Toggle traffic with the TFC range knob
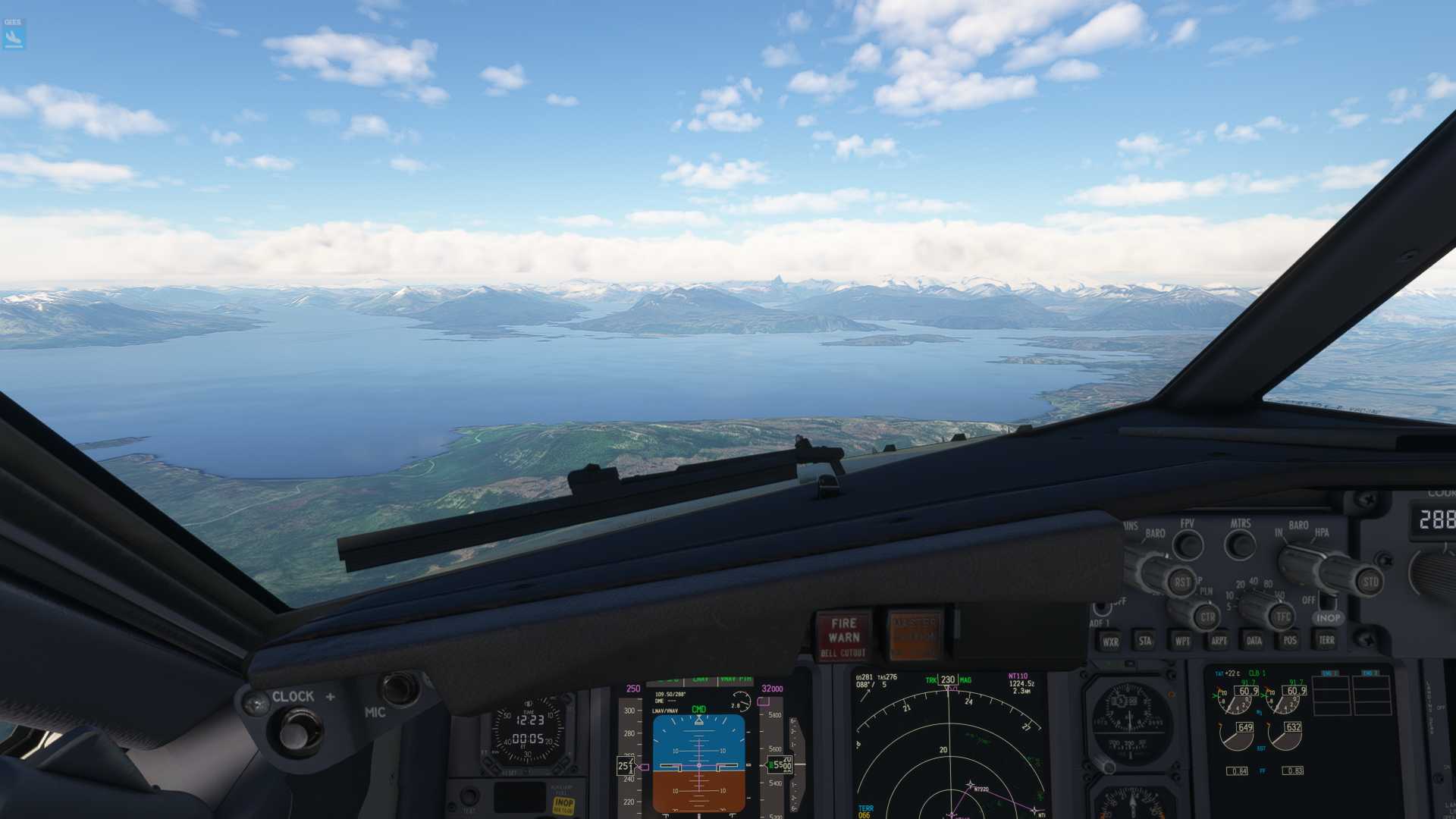The image size is (1456, 819). click(1282, 617)
